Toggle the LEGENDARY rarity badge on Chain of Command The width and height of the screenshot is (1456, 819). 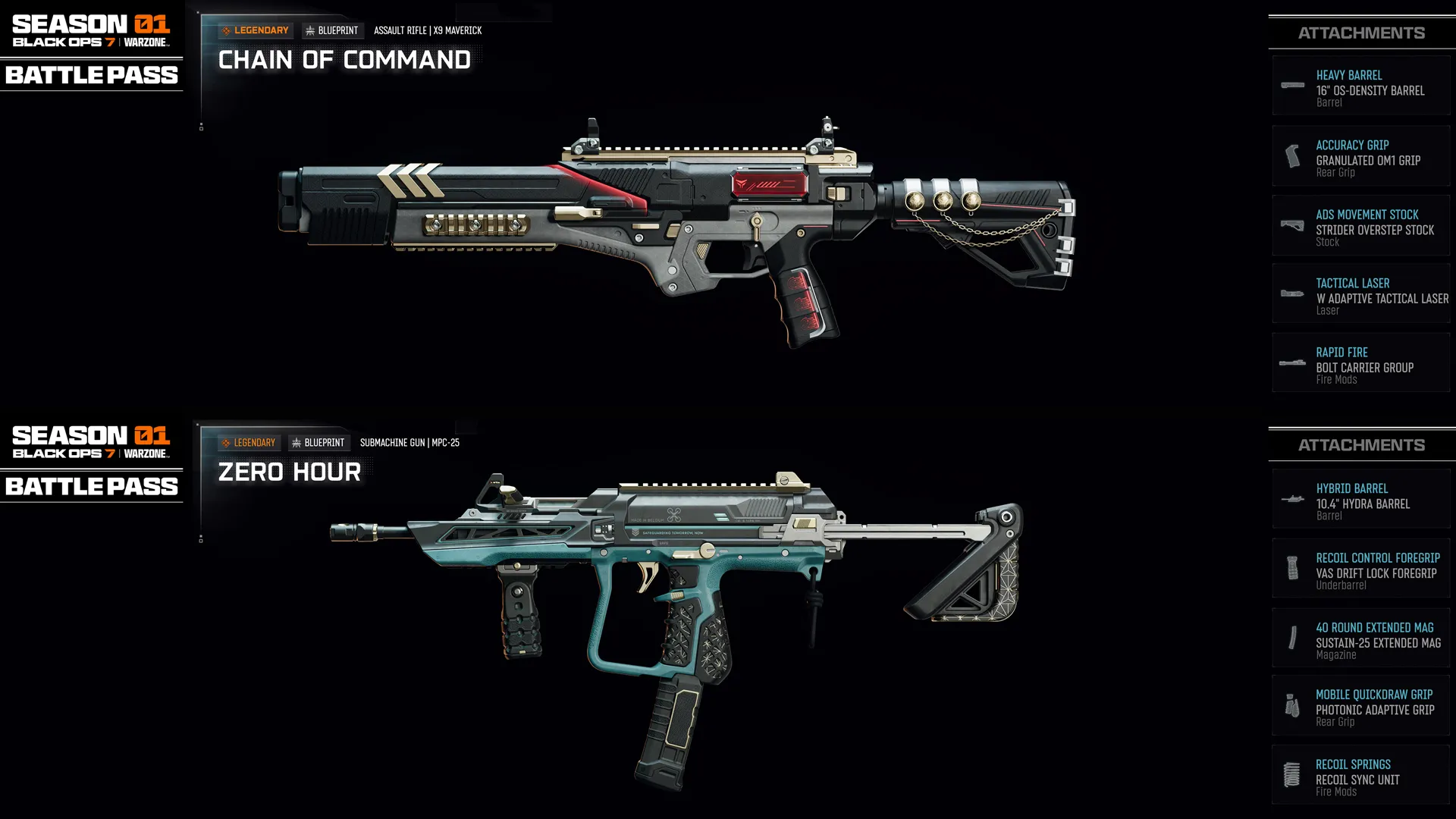tap(256, 30)
